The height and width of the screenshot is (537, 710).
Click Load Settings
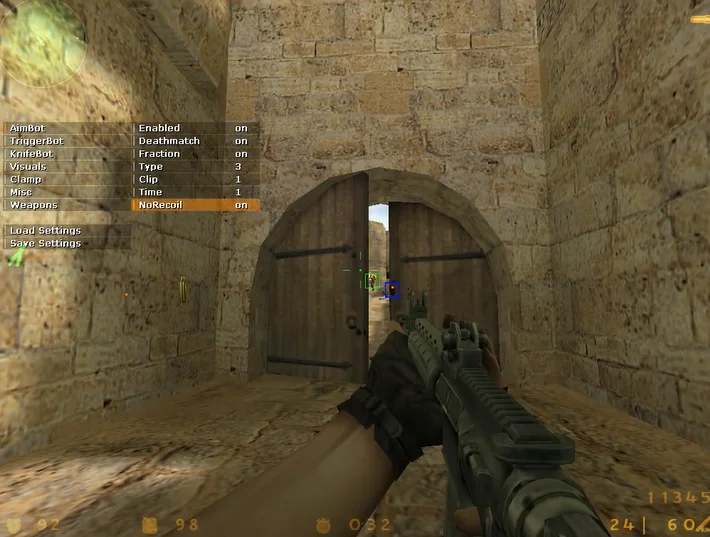pos(66,231)
